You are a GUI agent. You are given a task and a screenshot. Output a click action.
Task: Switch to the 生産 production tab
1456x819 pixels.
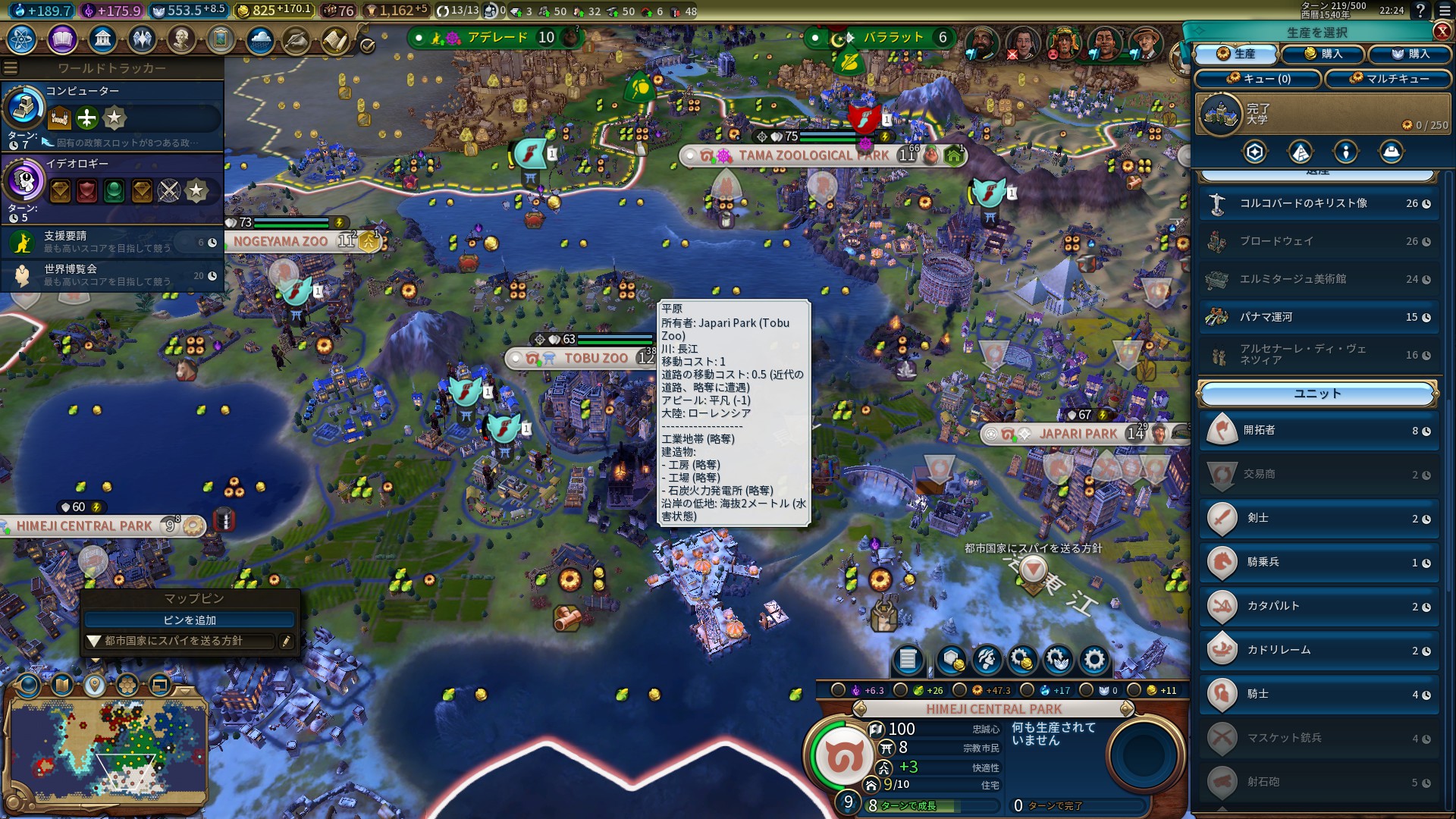click(x=1236, y=54)
